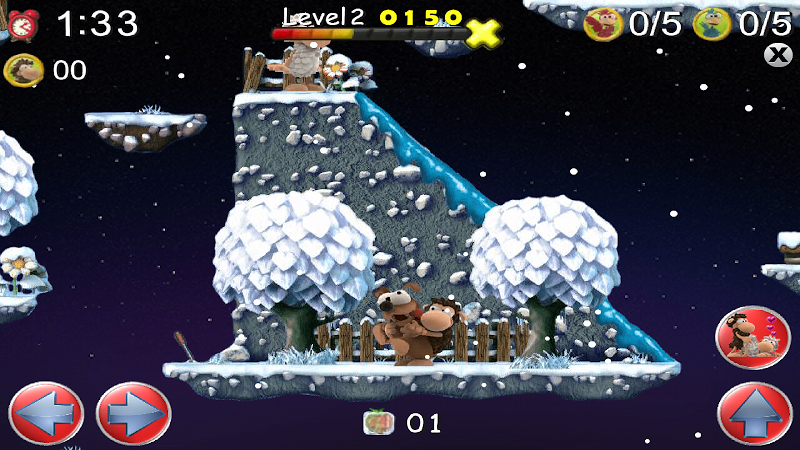Hit the red up arrow jump button
The width and height of the screenshot is (800, 450).
[x=755, y=413]
